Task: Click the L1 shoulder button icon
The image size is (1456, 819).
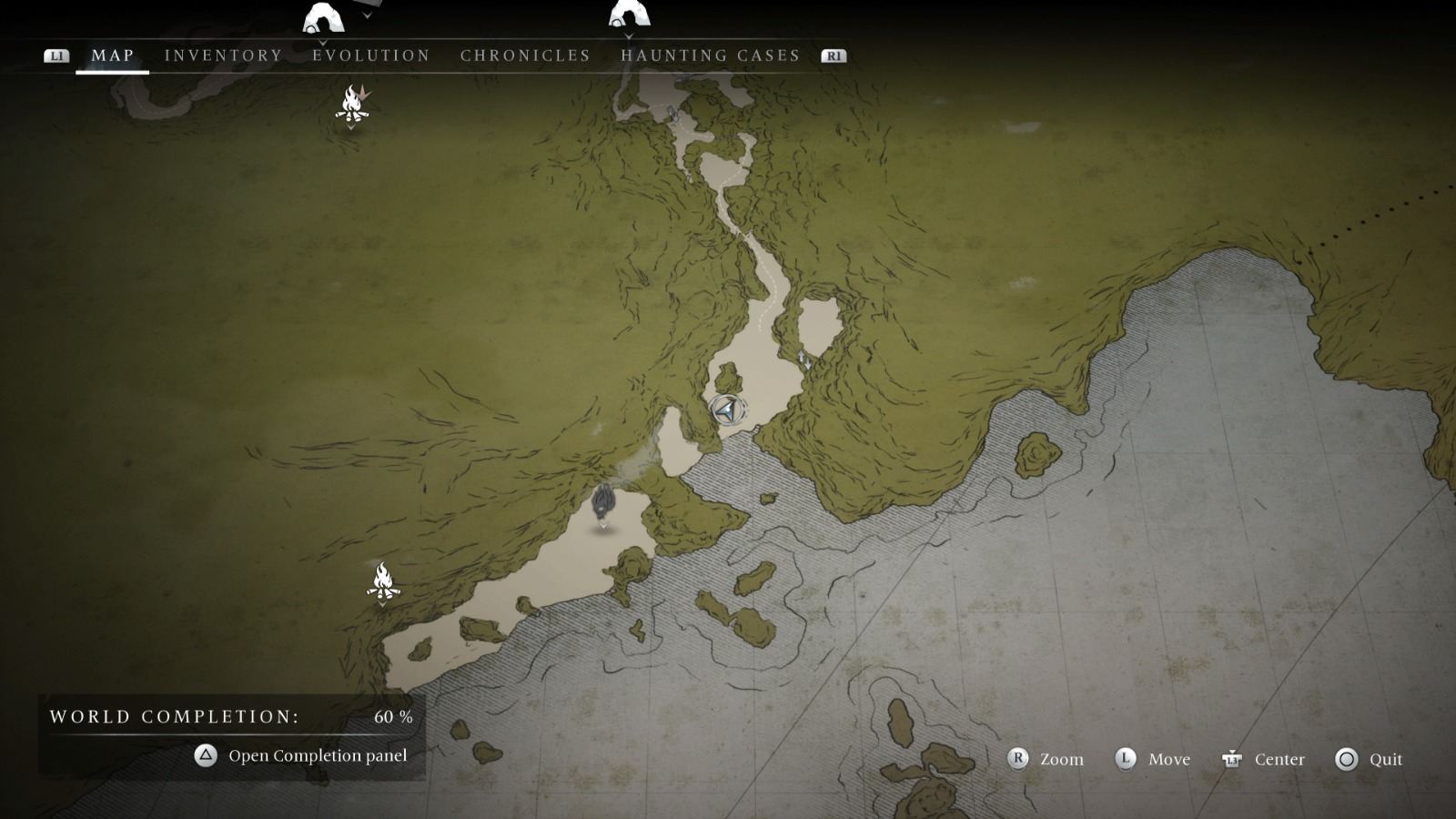Action: pyautogui.click(x=57, y=55)
